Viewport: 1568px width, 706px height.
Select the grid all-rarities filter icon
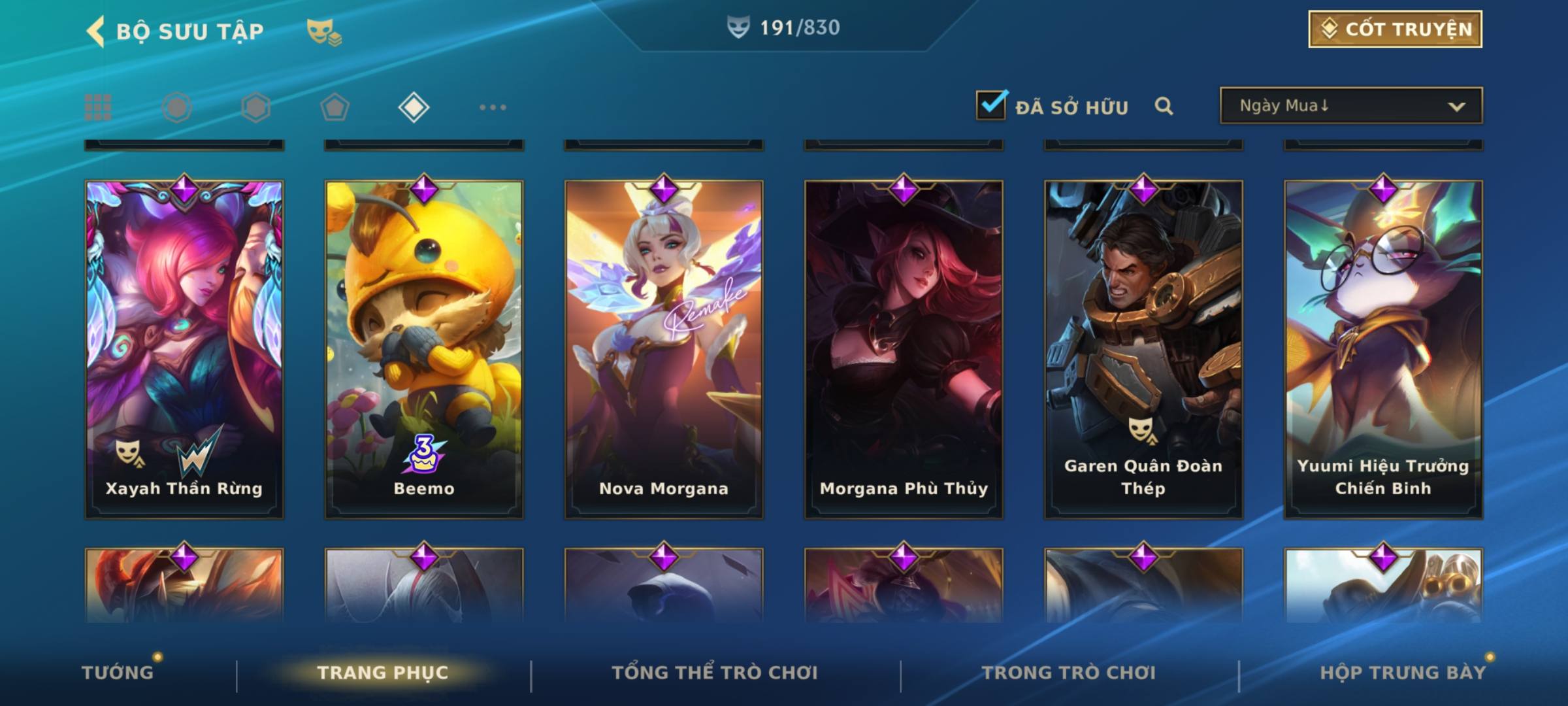point(98,107)
